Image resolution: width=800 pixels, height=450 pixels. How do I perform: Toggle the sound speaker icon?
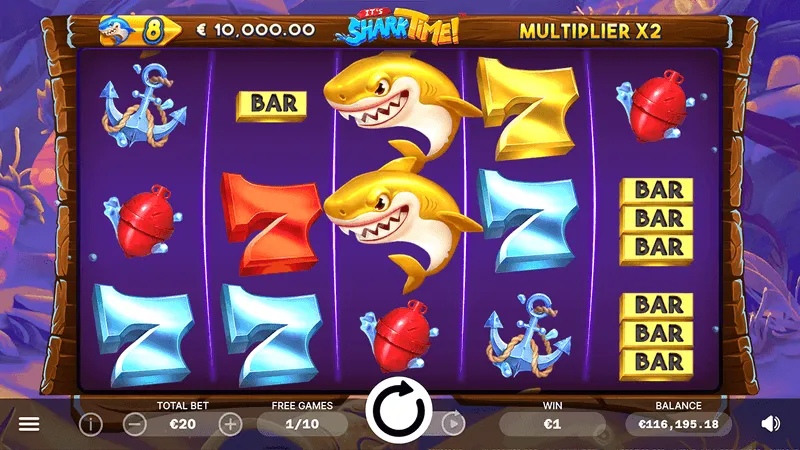click(x=770, y=424)
